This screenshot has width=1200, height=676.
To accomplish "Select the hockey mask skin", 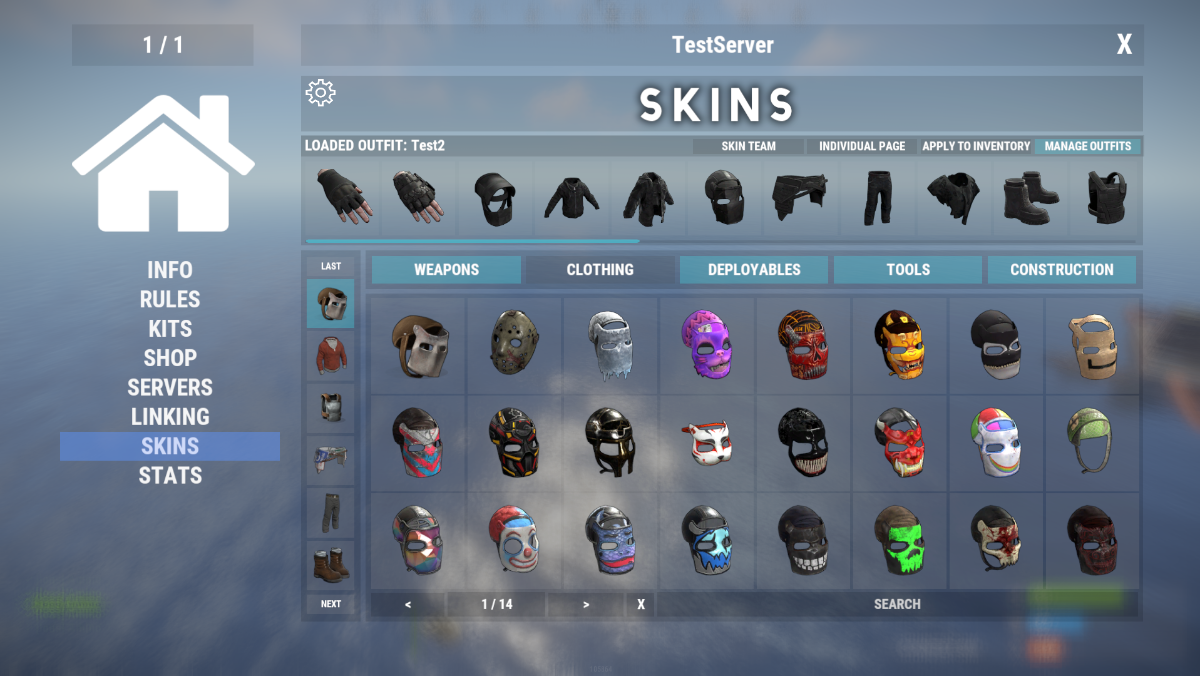I will (514, 345).
